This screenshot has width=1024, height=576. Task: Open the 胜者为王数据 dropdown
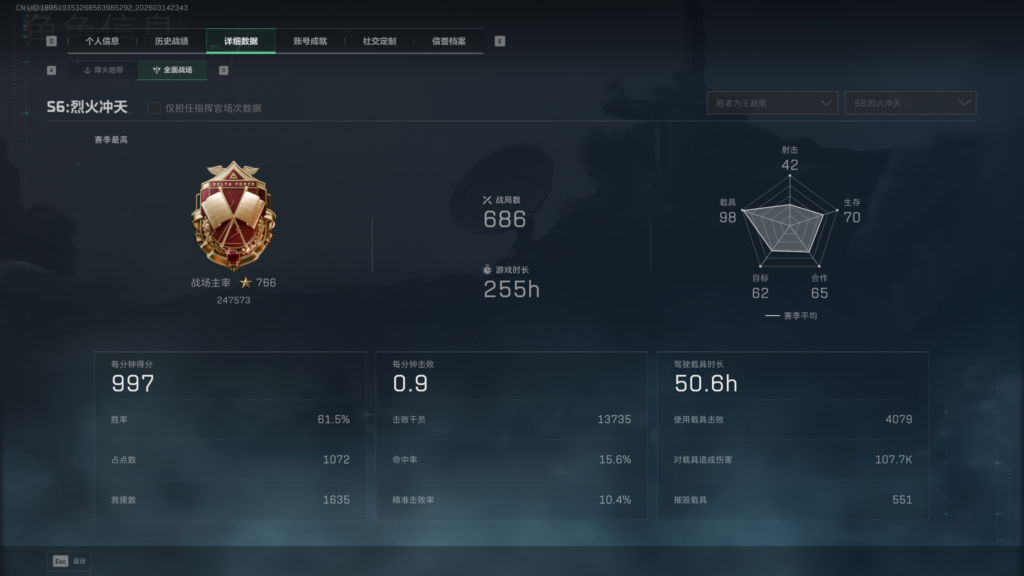771,103
